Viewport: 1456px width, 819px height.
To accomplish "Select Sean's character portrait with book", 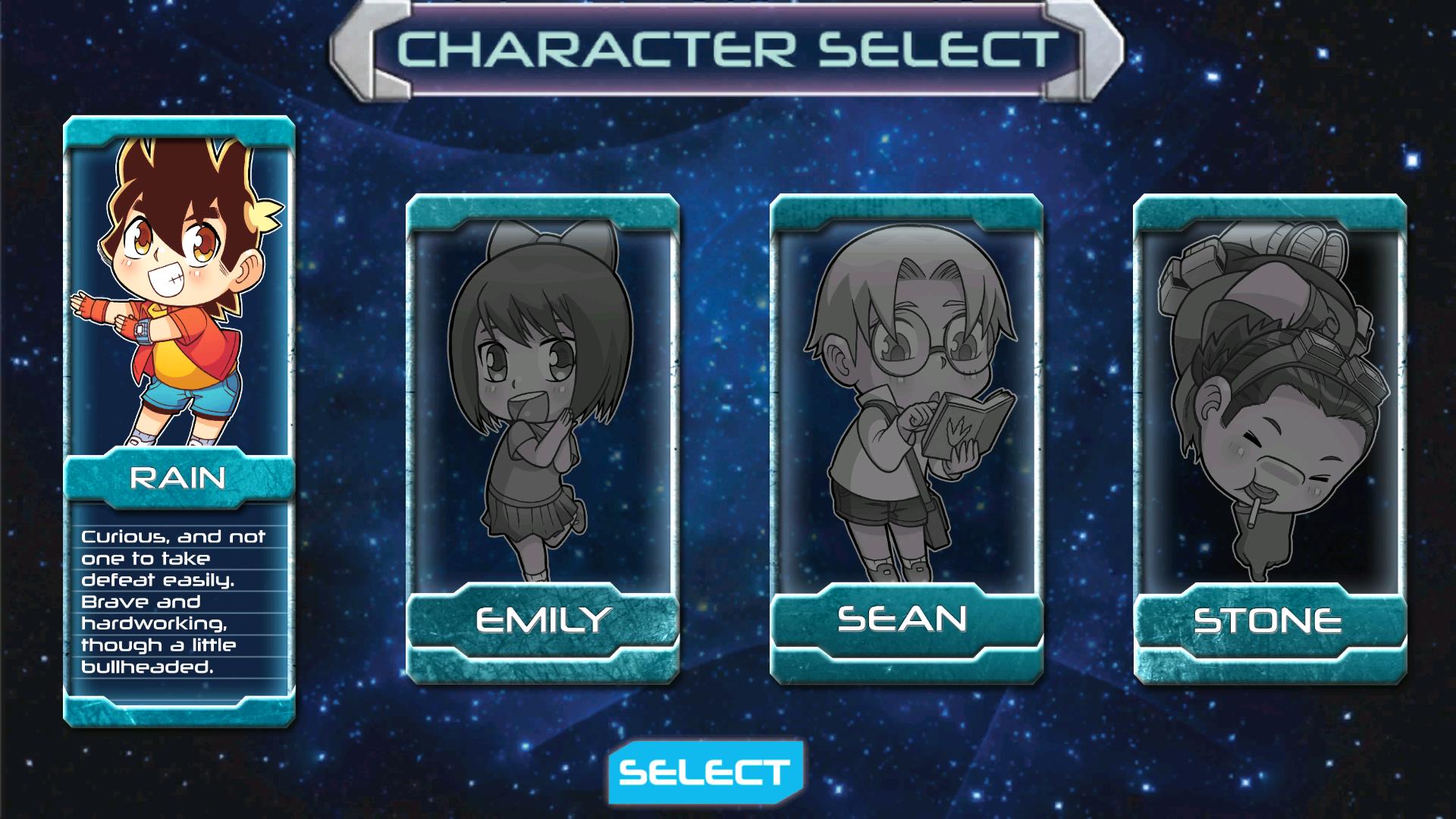I will point(907,394).
